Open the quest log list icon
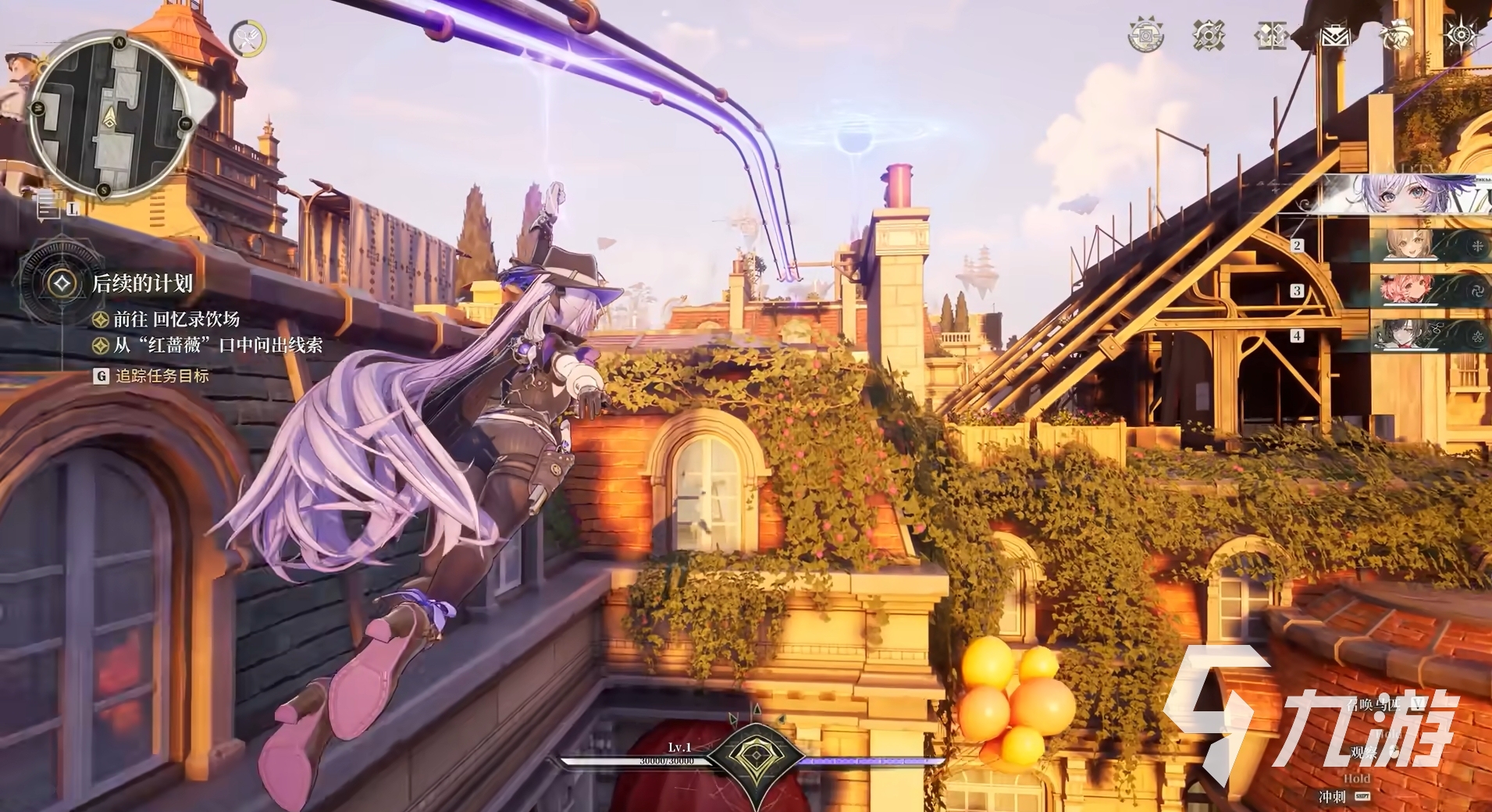Viewport: 1492px width, 812px height. tap(48, 205)
